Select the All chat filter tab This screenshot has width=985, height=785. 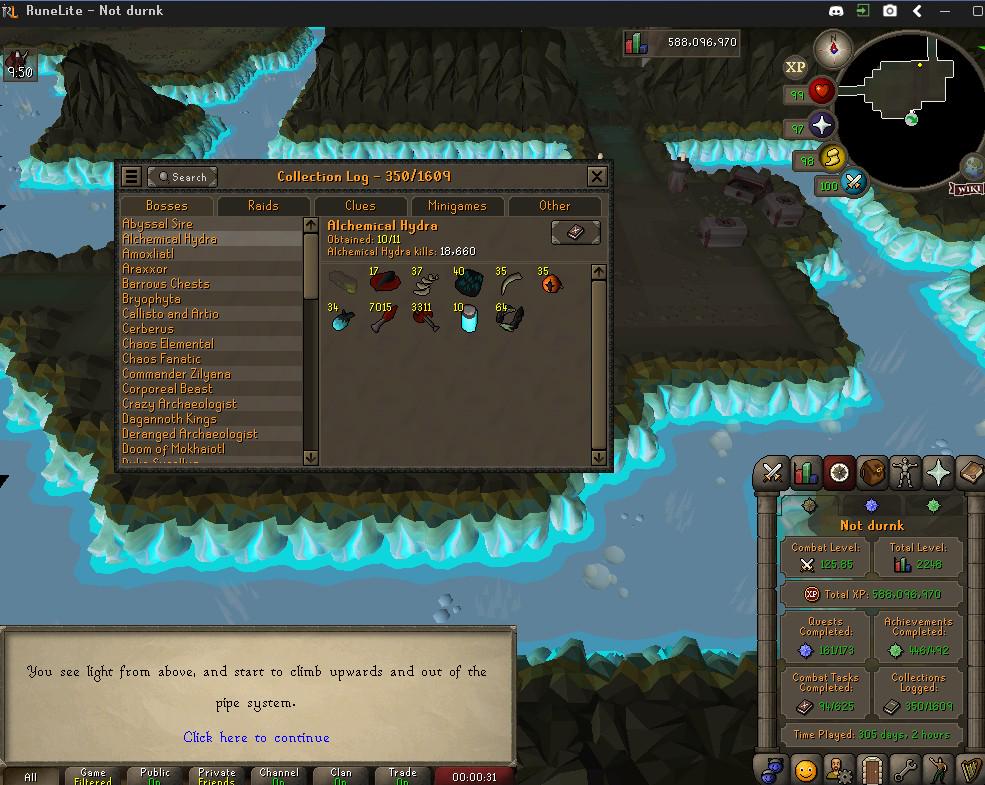(30, 776)
